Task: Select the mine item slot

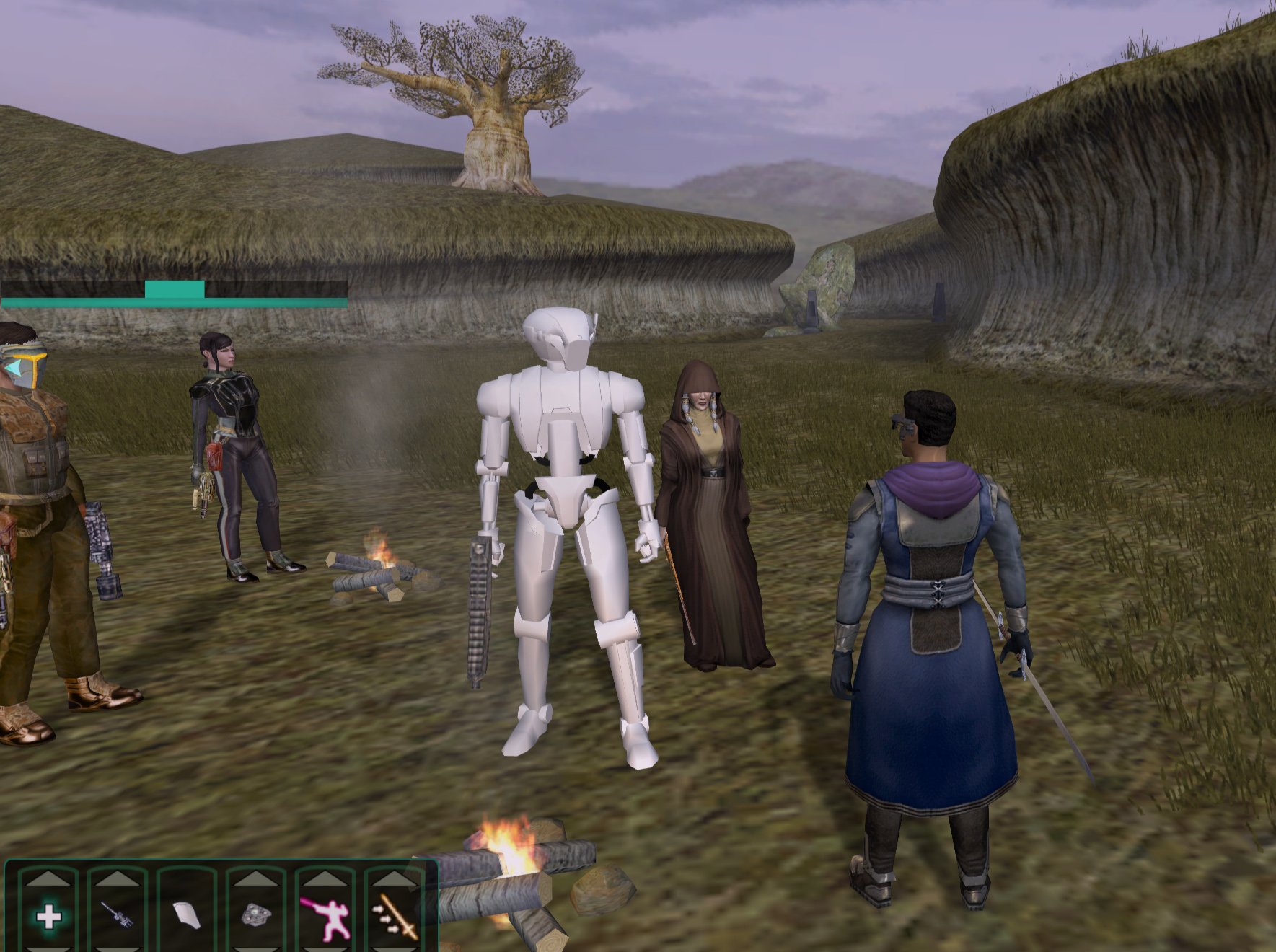Action: tap(256, 916)
